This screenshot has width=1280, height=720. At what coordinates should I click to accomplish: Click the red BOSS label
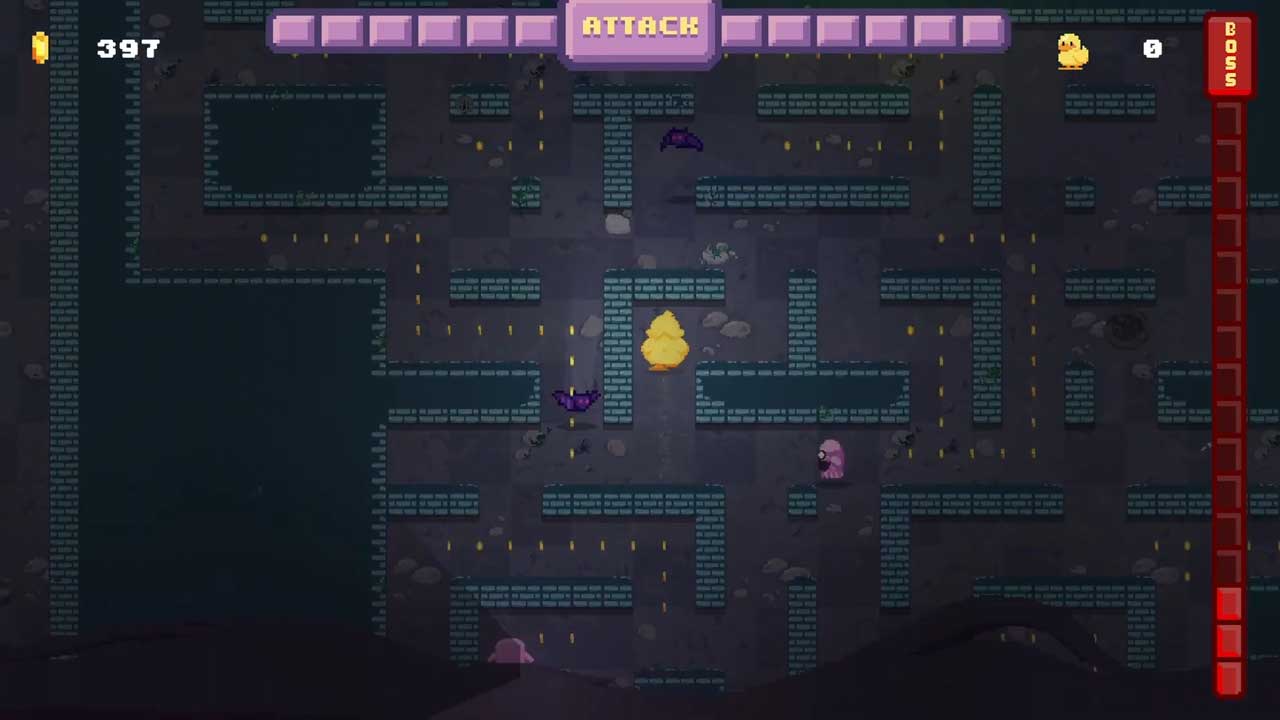1230,55
